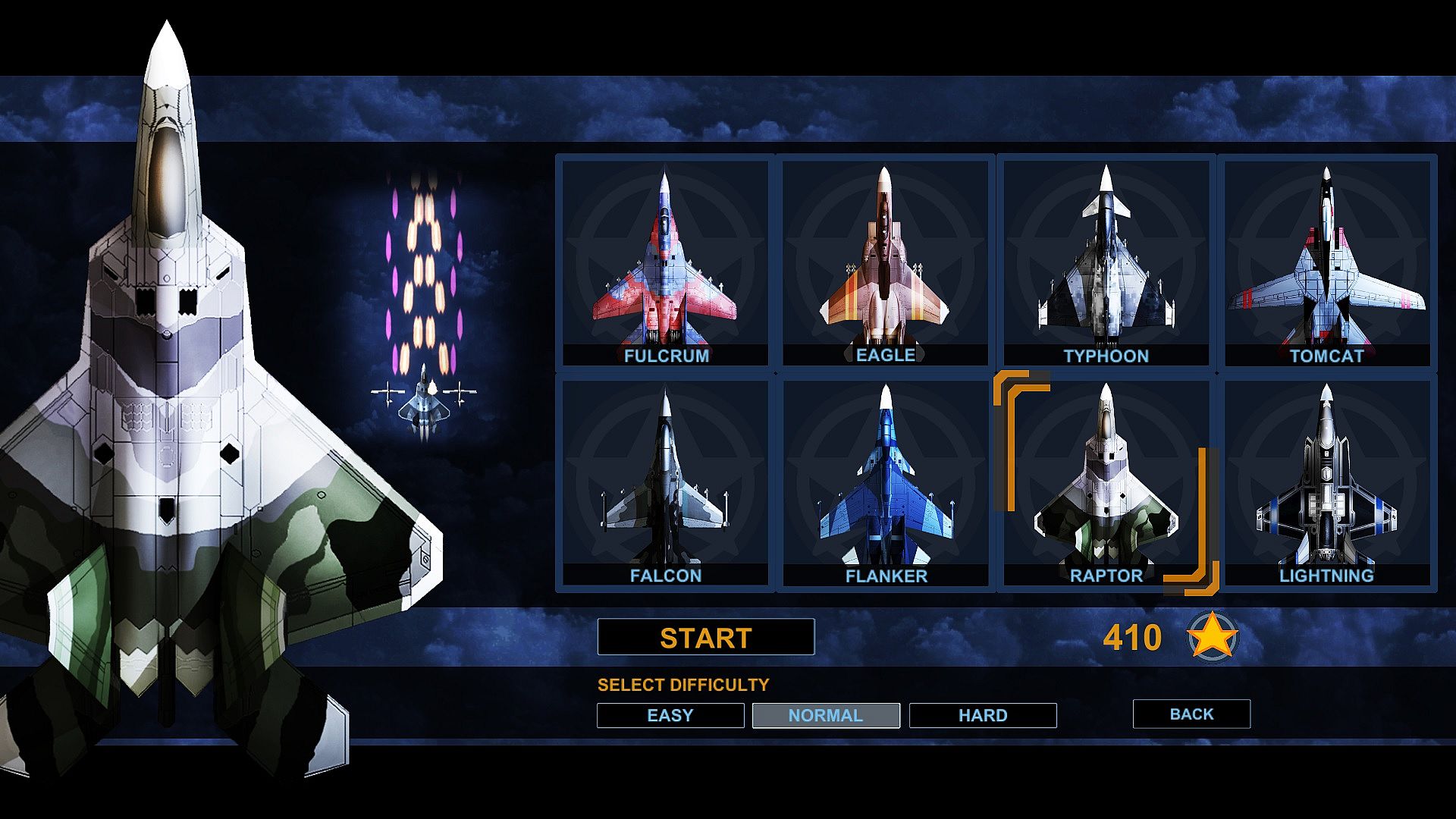This screenshot has width=1456, height=819.
Task: Start the mission
Action: (705, 637)
